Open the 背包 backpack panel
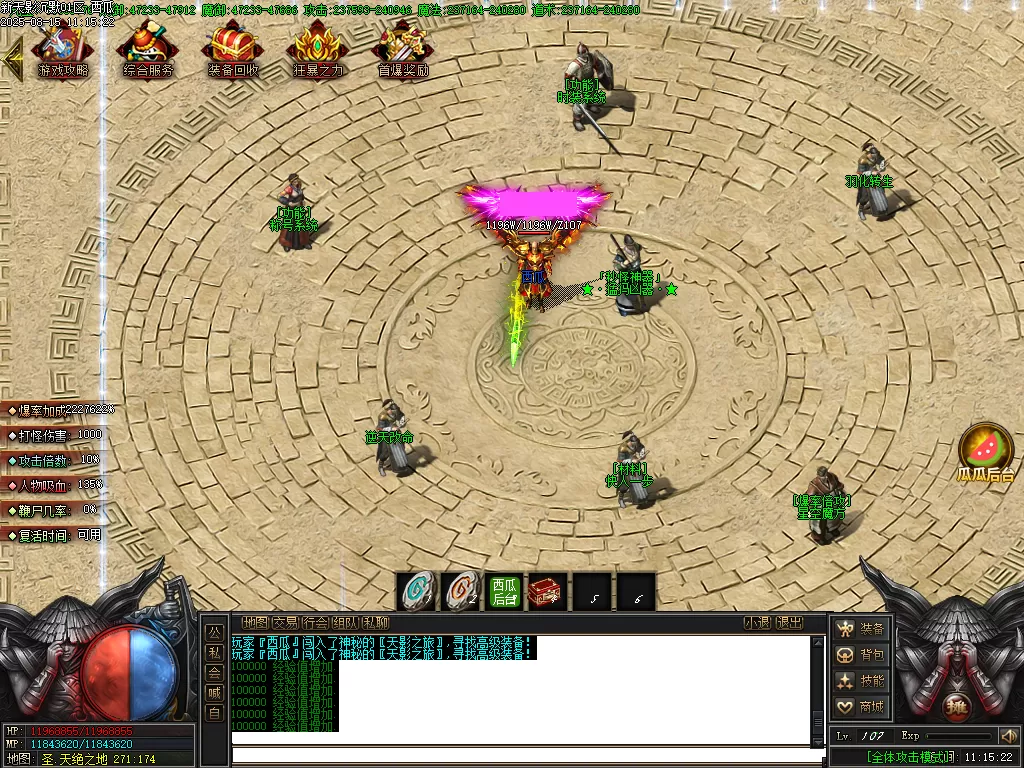The image size is (1024, 768). tap(861, 655)
